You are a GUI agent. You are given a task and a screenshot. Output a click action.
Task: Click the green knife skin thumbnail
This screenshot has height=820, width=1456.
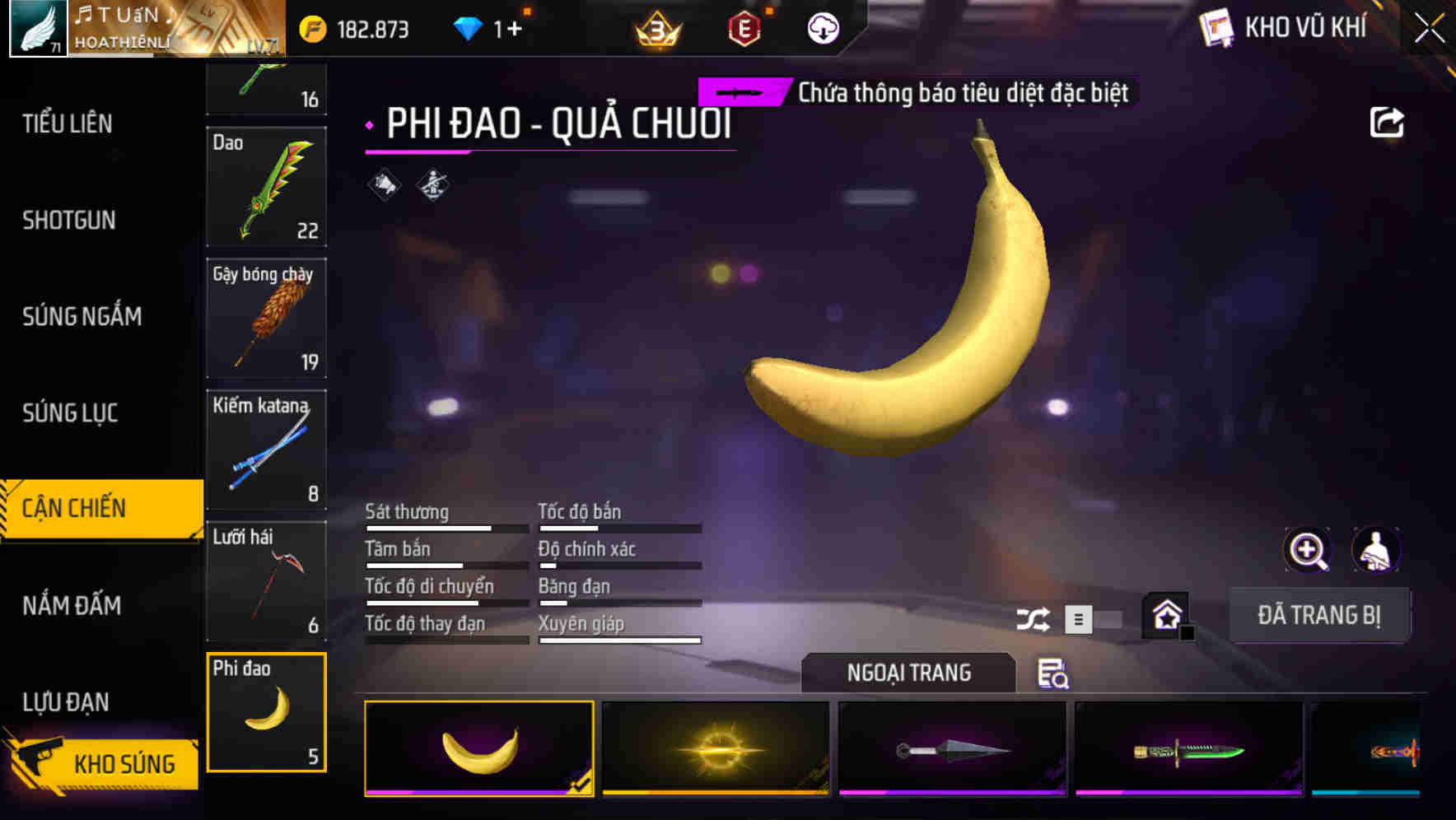tap(1190, 749)
